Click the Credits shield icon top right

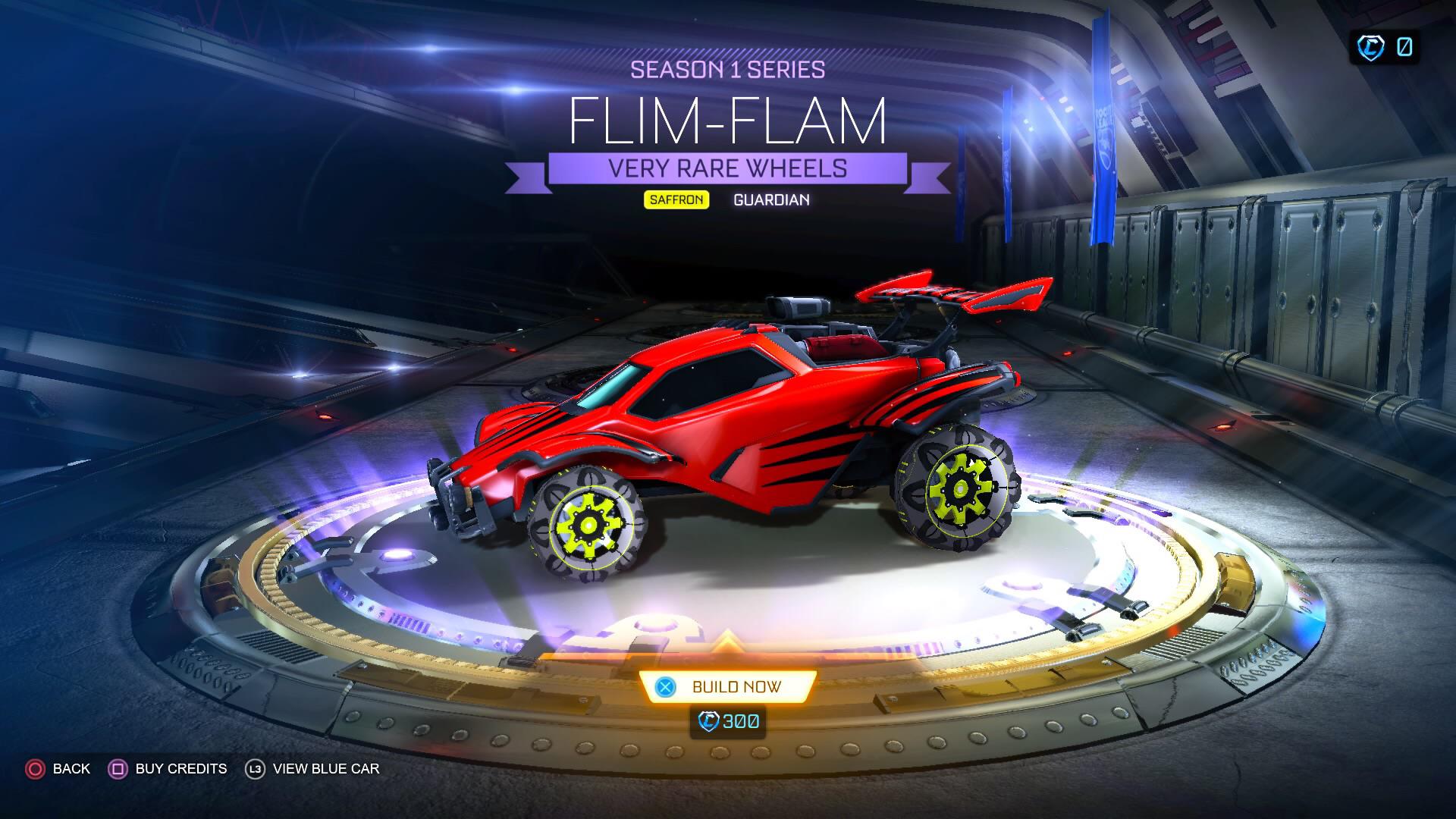point(1370,46)
